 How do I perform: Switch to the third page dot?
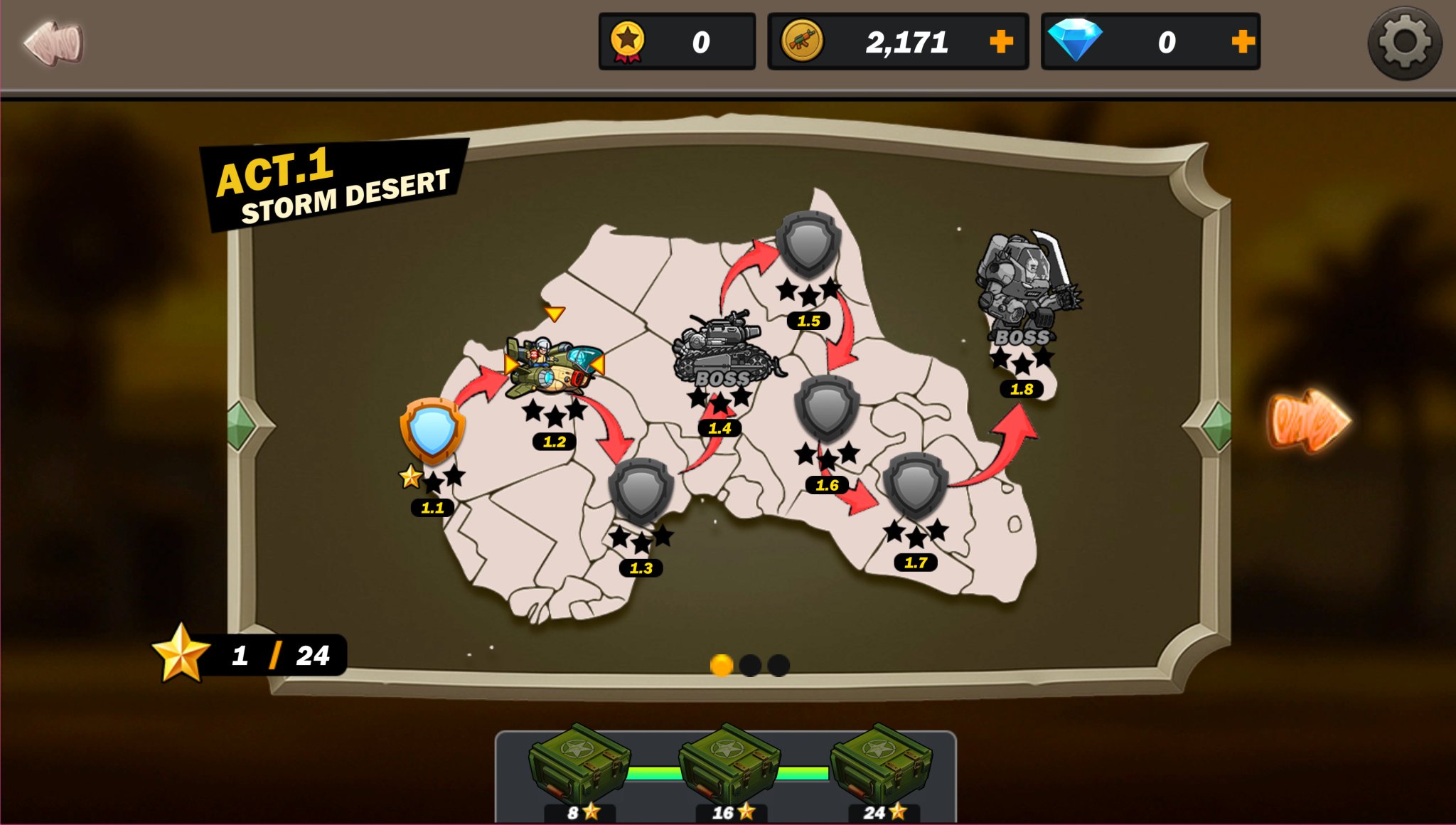[778, 665]
